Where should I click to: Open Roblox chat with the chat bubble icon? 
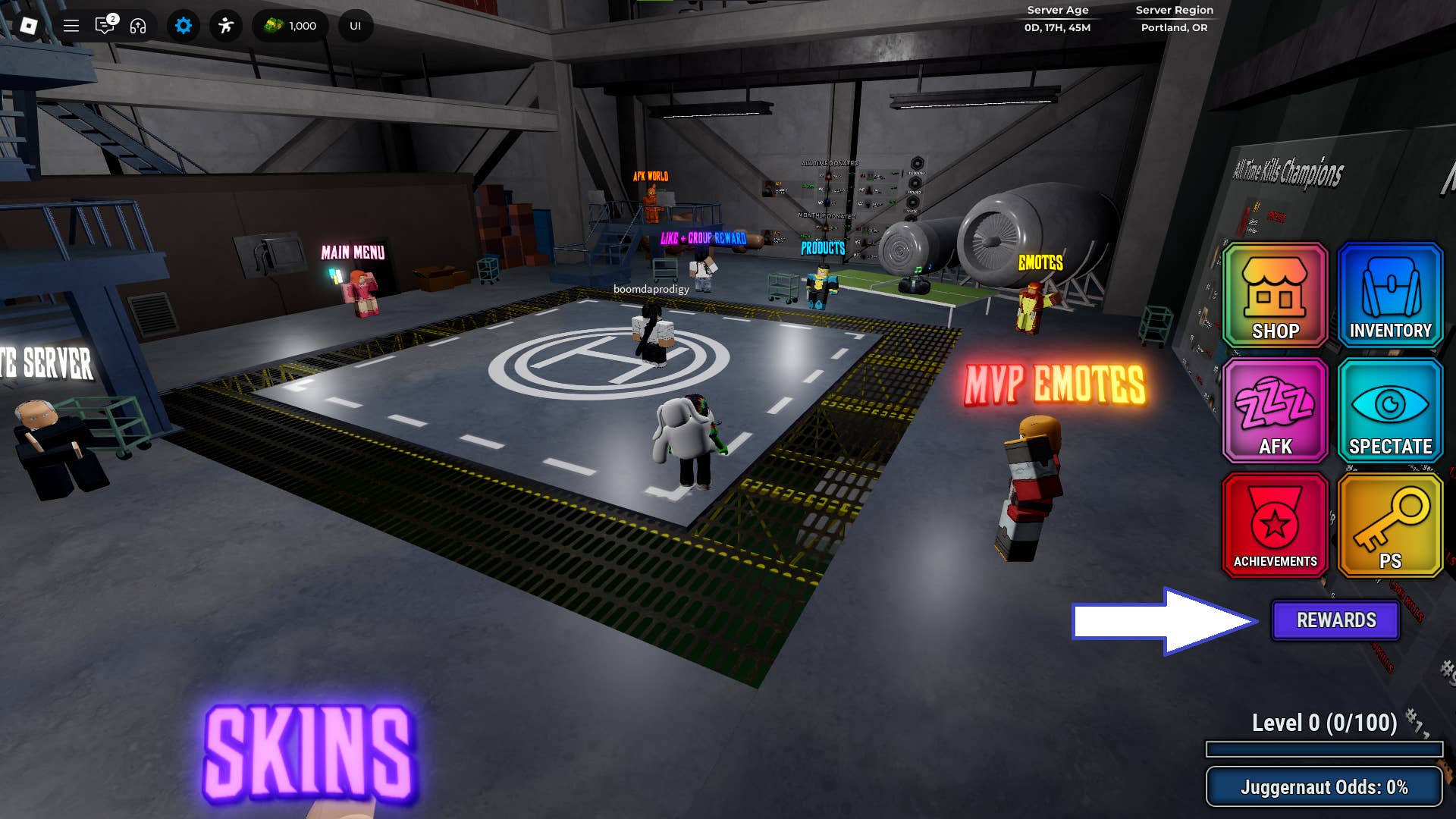104,25
